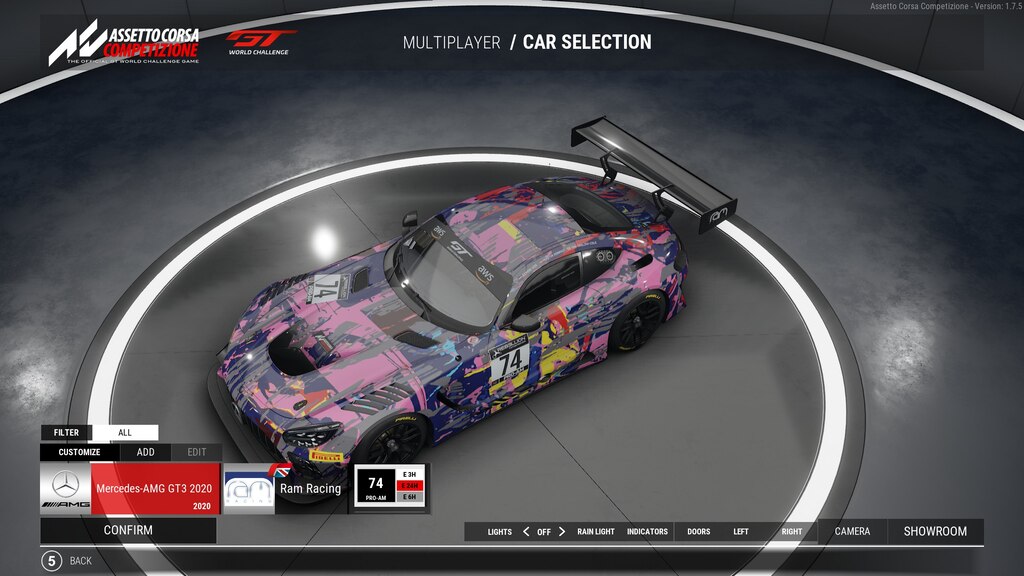
Task: Switch to the Add tab
Action: coord(146,452)
